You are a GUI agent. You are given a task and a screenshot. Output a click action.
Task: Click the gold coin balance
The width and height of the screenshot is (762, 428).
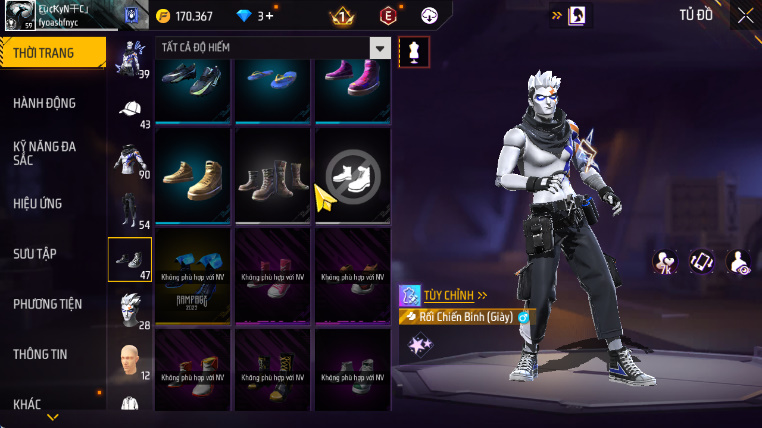pyautogui.click(x=186, y=16)
